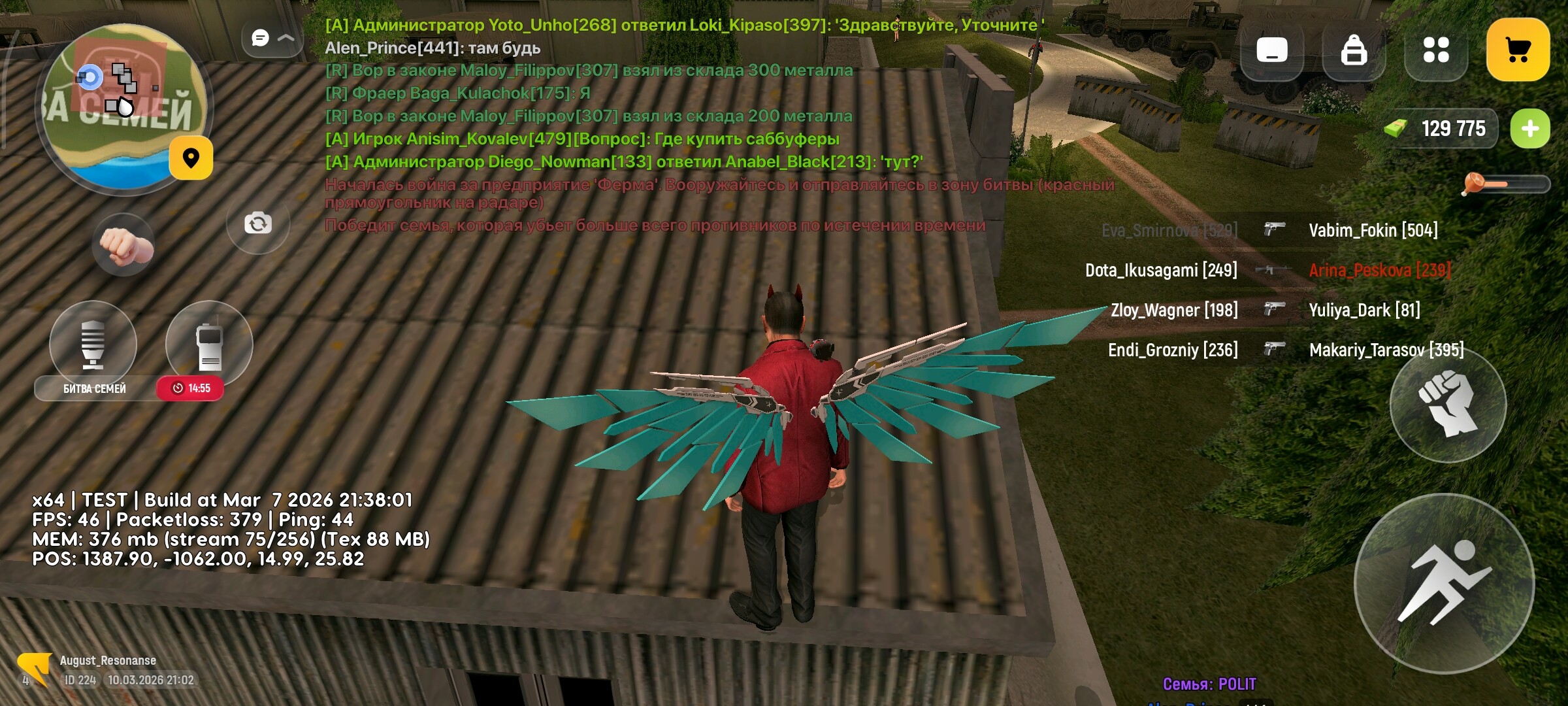Select the fist weapon slot
The width and height of the screenshot is (1568, 706).
coord(124,245)
